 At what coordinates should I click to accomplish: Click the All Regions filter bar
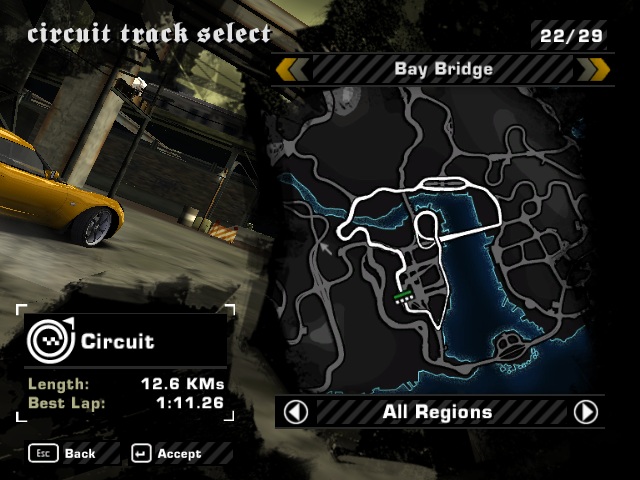[438, 412]
